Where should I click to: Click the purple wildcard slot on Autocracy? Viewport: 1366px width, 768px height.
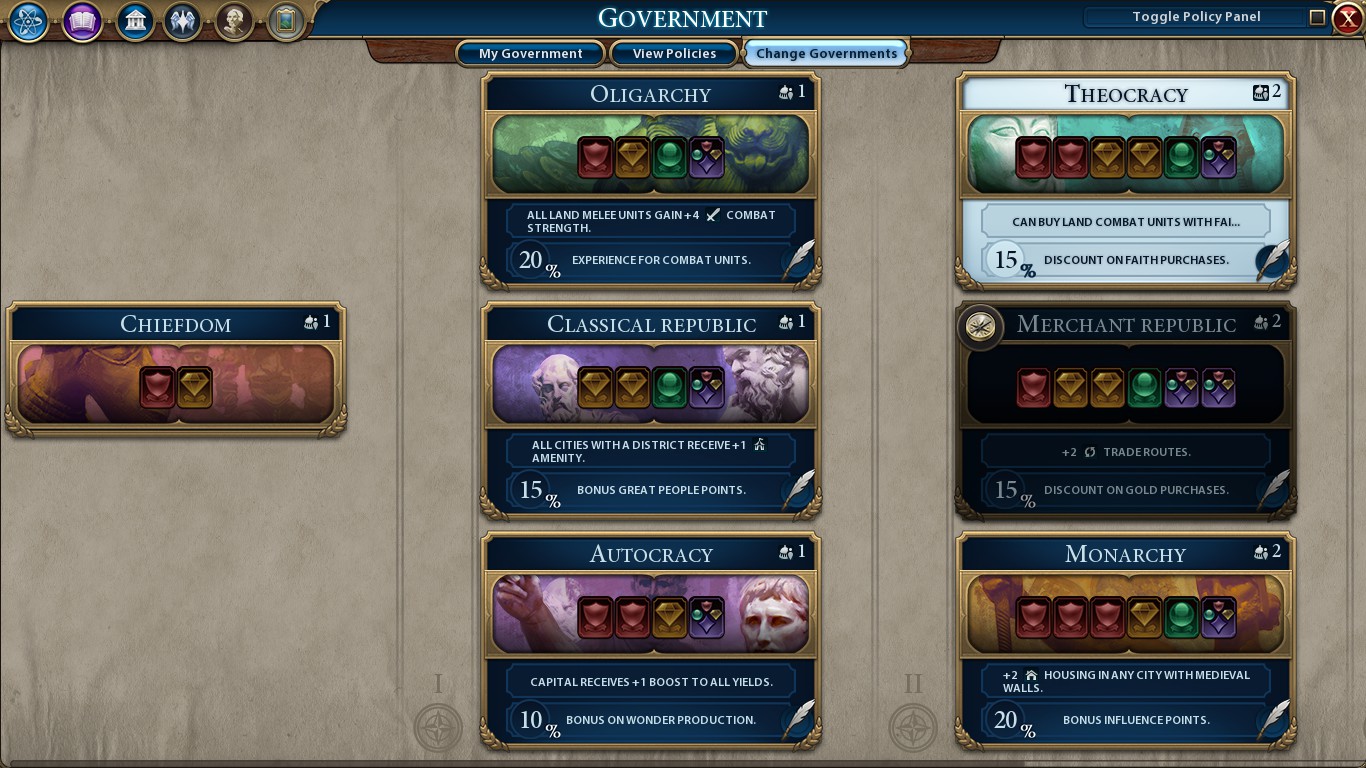pos(707,617)
